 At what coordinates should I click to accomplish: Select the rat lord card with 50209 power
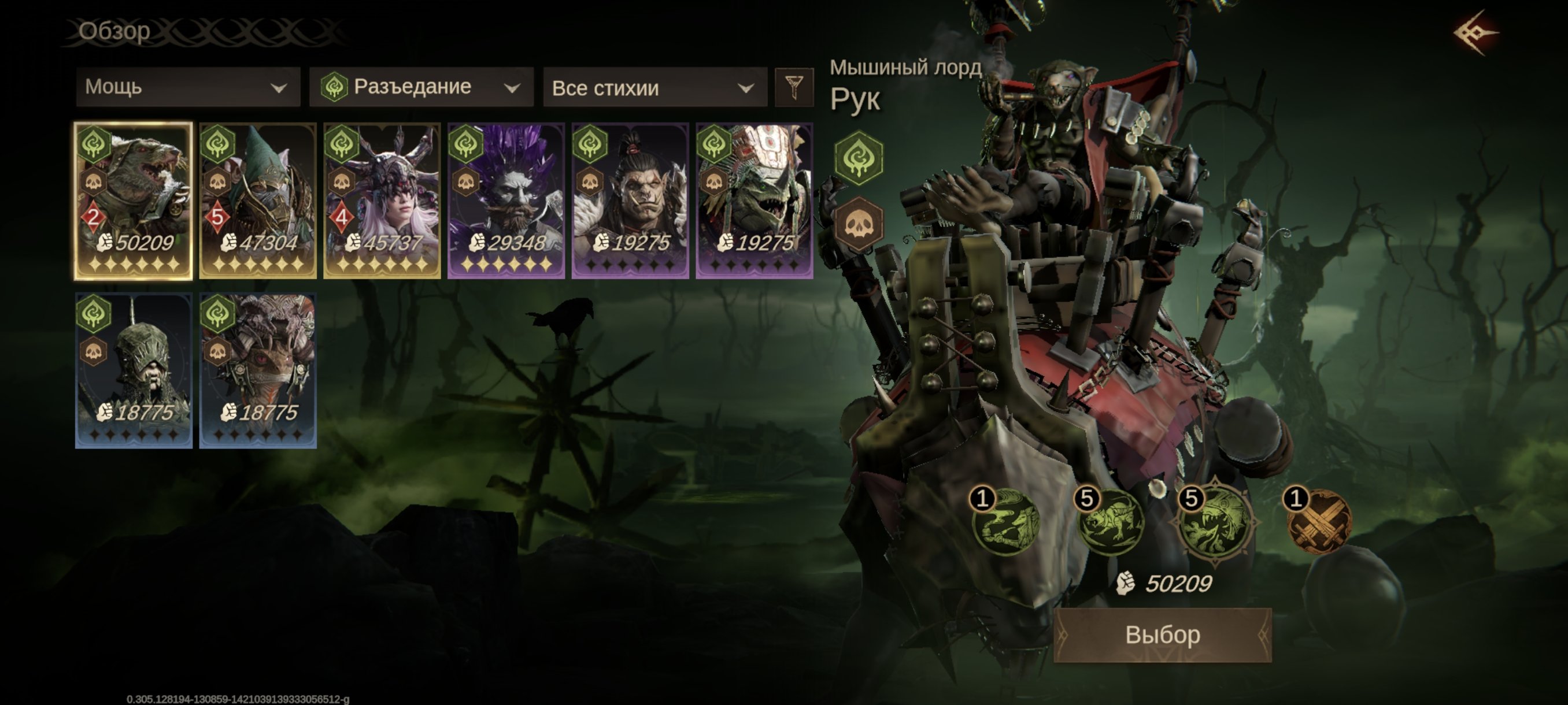coord(134,201)
